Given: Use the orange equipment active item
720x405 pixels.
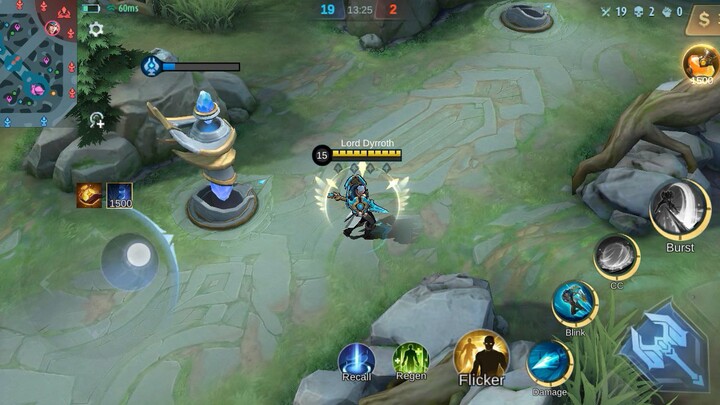Looking at the screenshot, I should (x=89, y=195).
